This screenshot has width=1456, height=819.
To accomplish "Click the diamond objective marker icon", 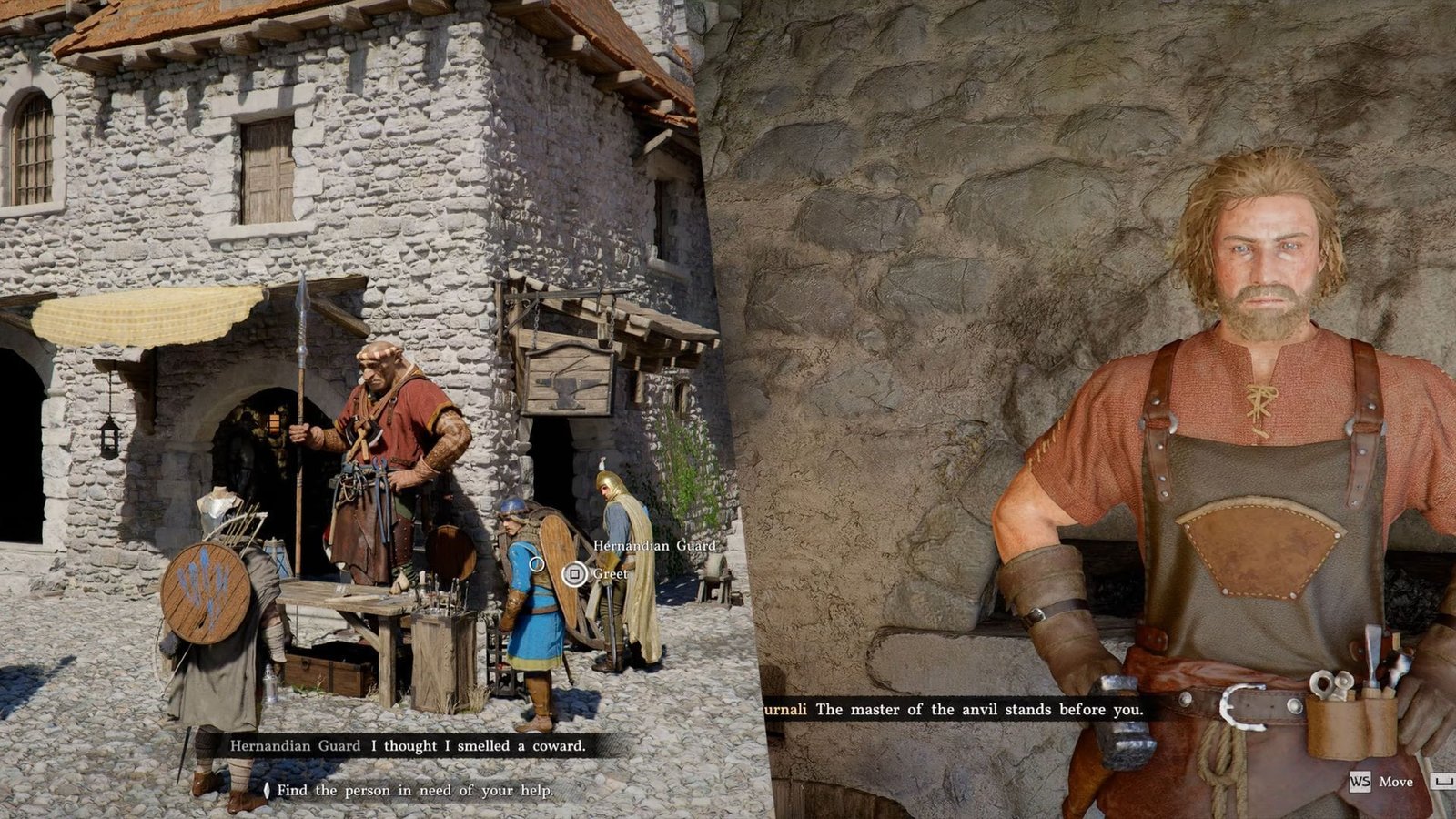I will point(268,791).
